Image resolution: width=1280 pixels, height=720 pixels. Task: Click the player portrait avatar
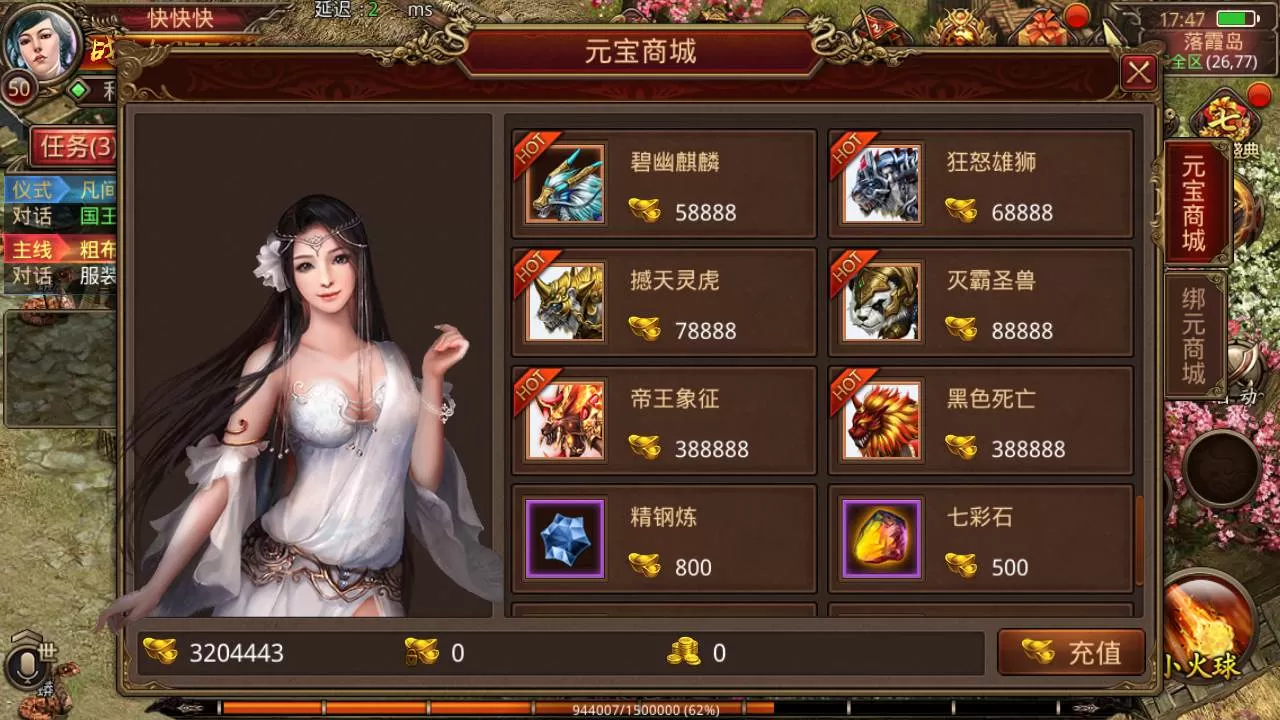coord(42,42)
